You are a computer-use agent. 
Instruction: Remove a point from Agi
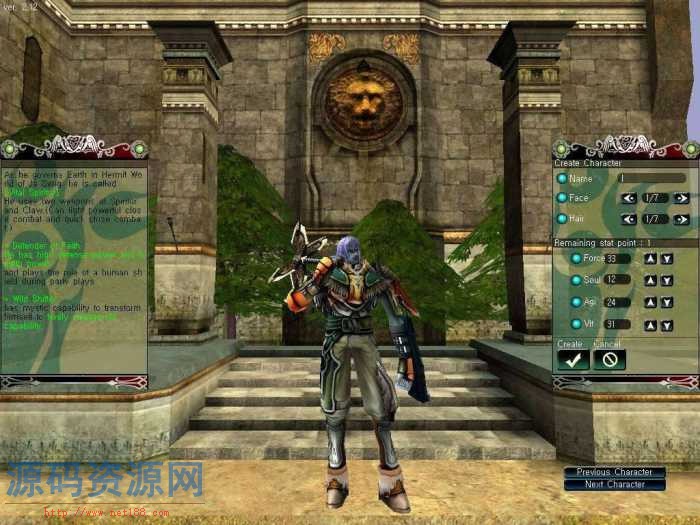[x=666, y=302]
